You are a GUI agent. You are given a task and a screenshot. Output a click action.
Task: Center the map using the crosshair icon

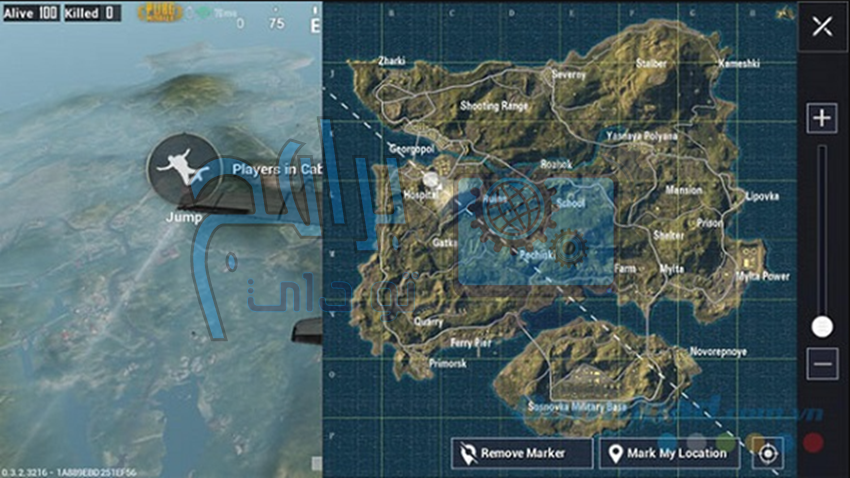pyautogui.click(x=767, y=453)
